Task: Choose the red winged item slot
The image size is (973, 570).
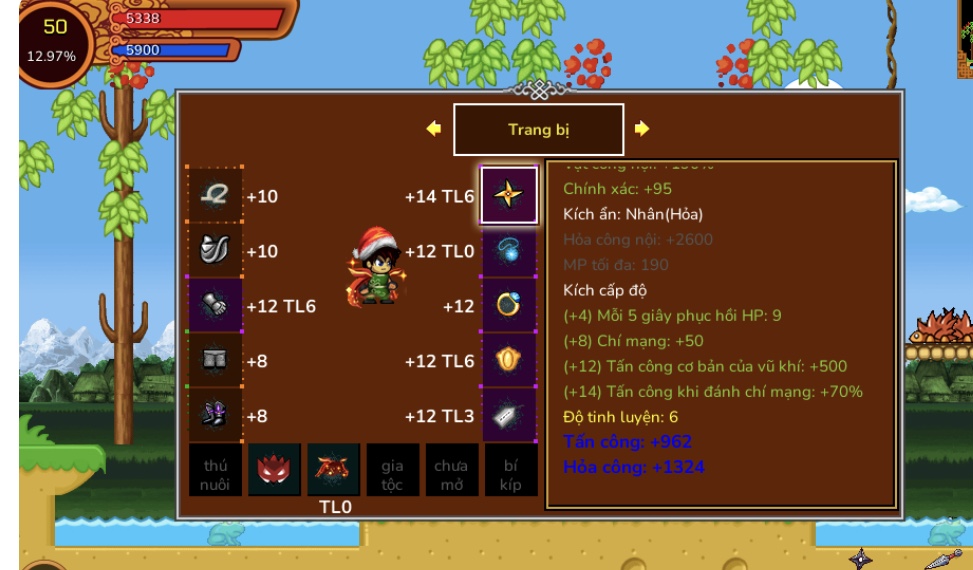Action: pyautogui.click(x=333, y=471)
